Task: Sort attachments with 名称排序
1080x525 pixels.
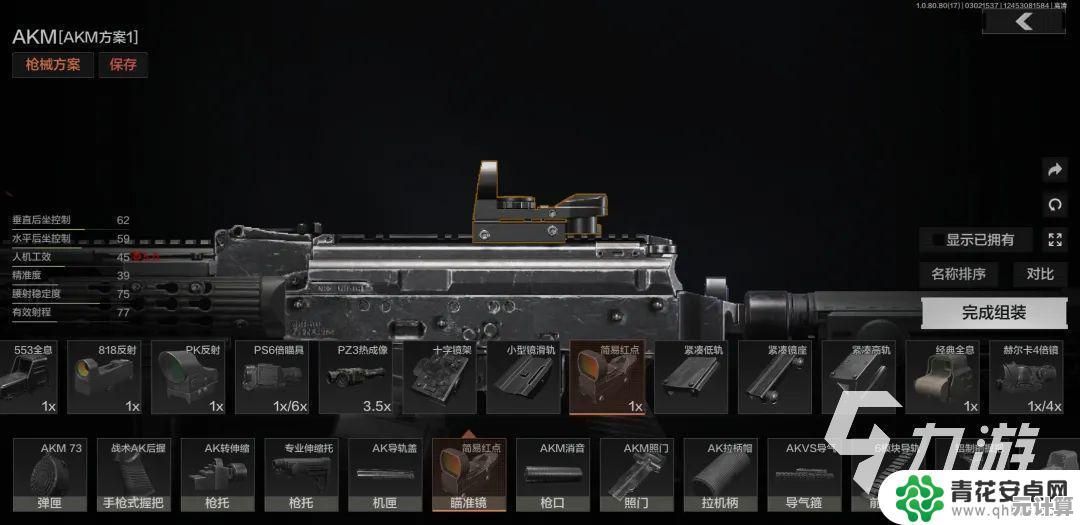Action: (x=958, y=274)
